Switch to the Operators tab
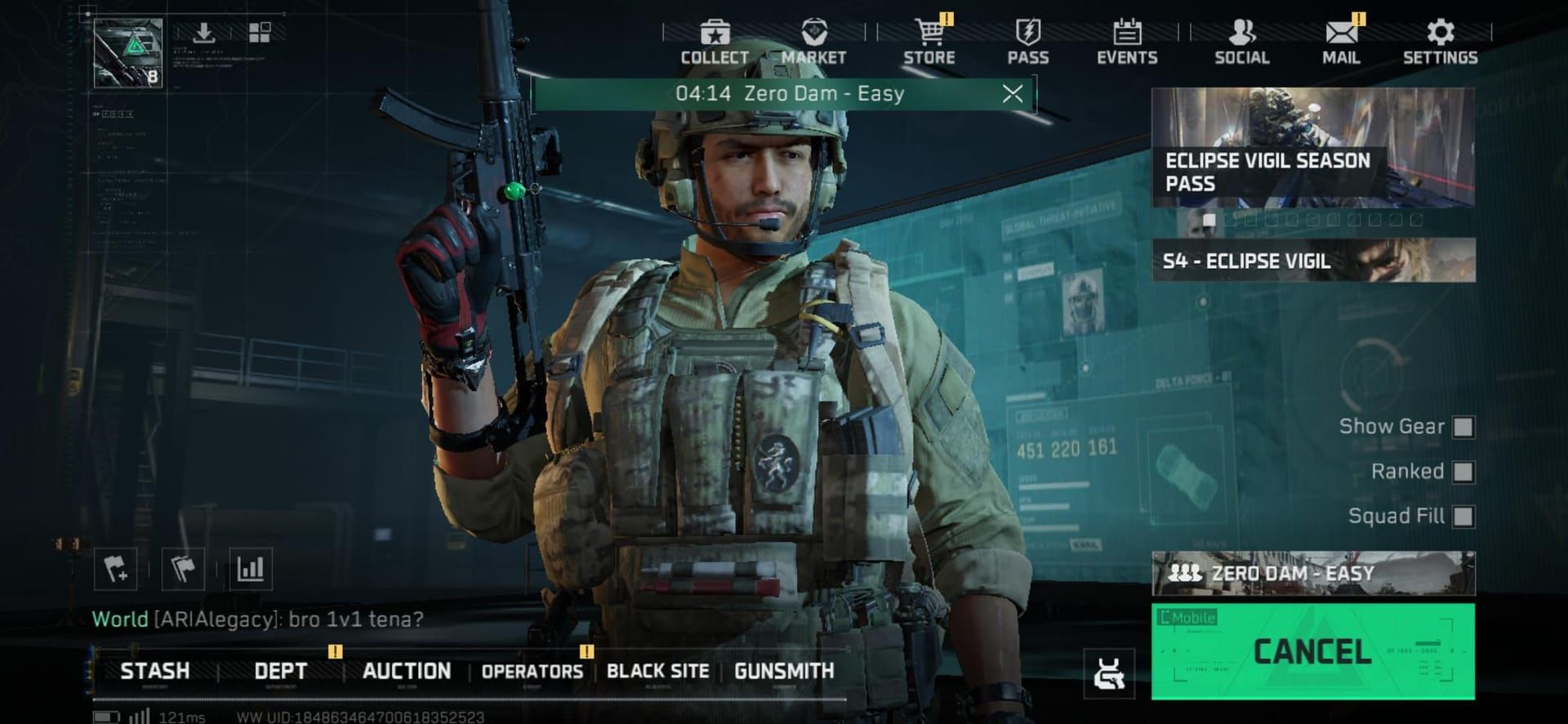The height and width of the screenshot is (724, 1568). pos(532,671)
